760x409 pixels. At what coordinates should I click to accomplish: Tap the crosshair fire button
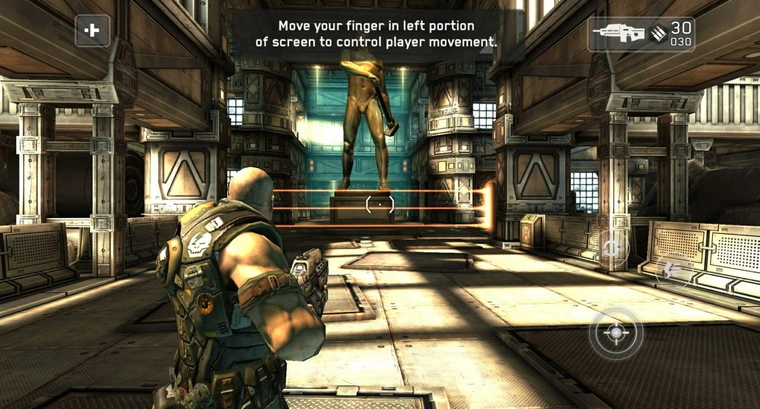coord(616,333)
